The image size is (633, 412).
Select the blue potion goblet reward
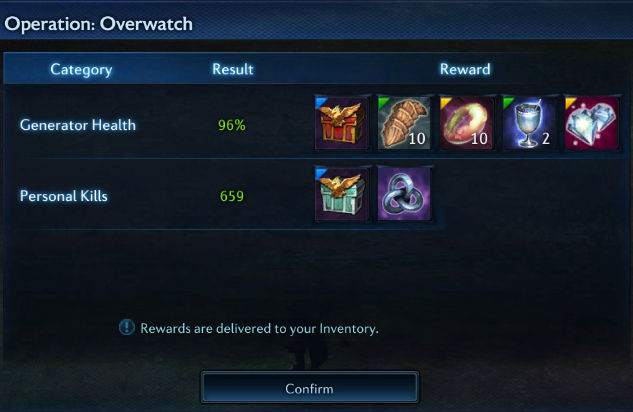pyautogui.click(x=528, y=124)
